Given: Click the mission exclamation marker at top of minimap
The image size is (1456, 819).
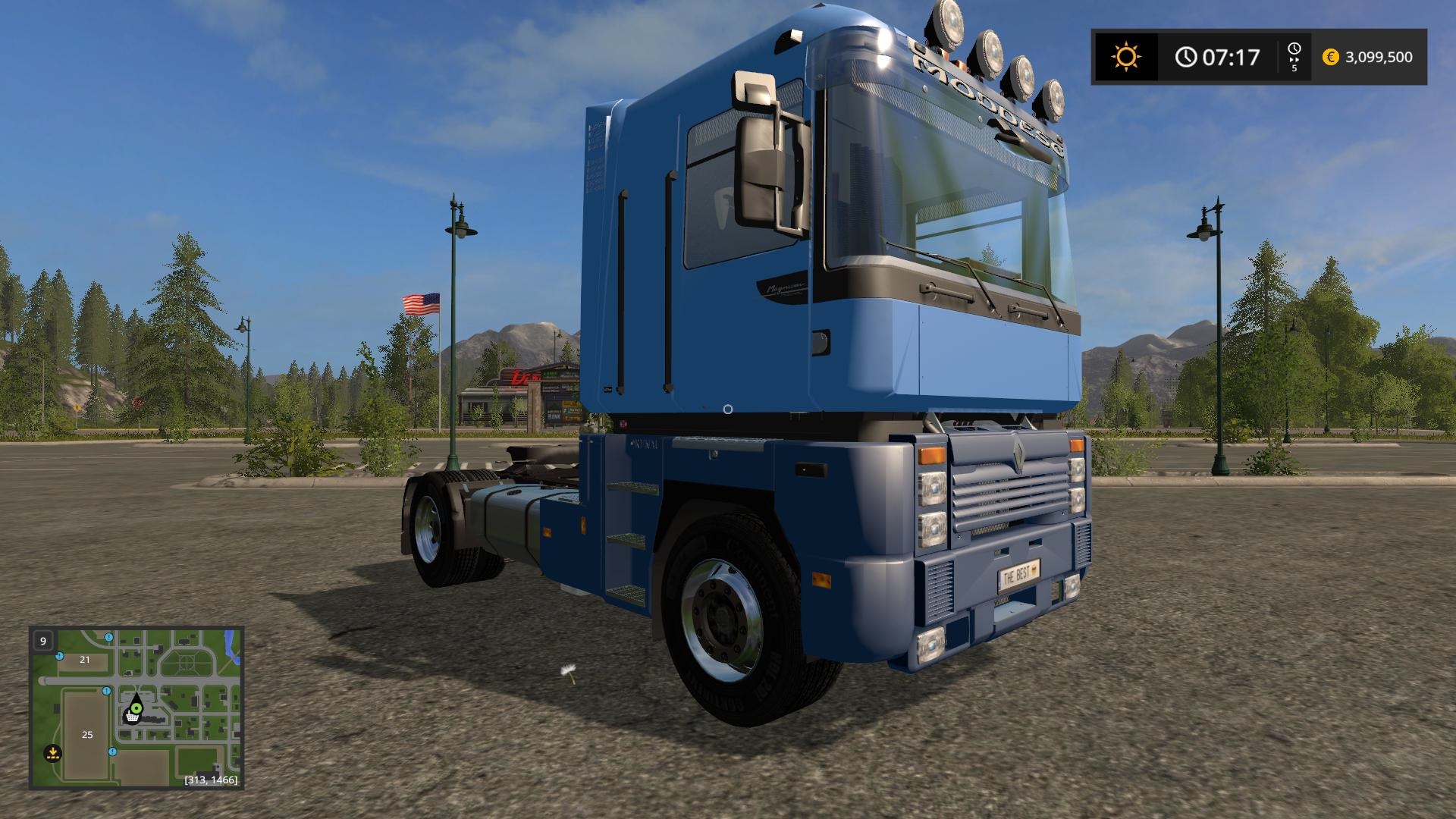Looking at the screenshot, I should (x=109, y=638).
